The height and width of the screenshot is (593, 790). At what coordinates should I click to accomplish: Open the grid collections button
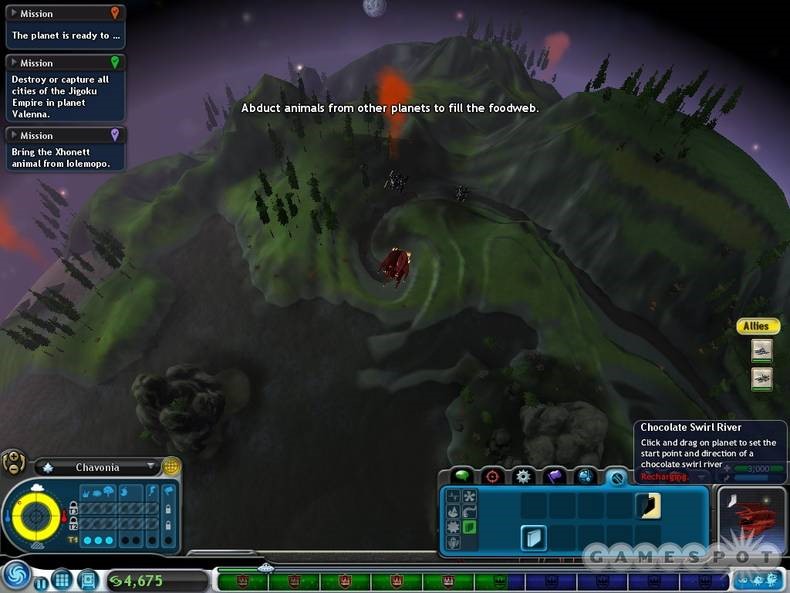[61, 579]
